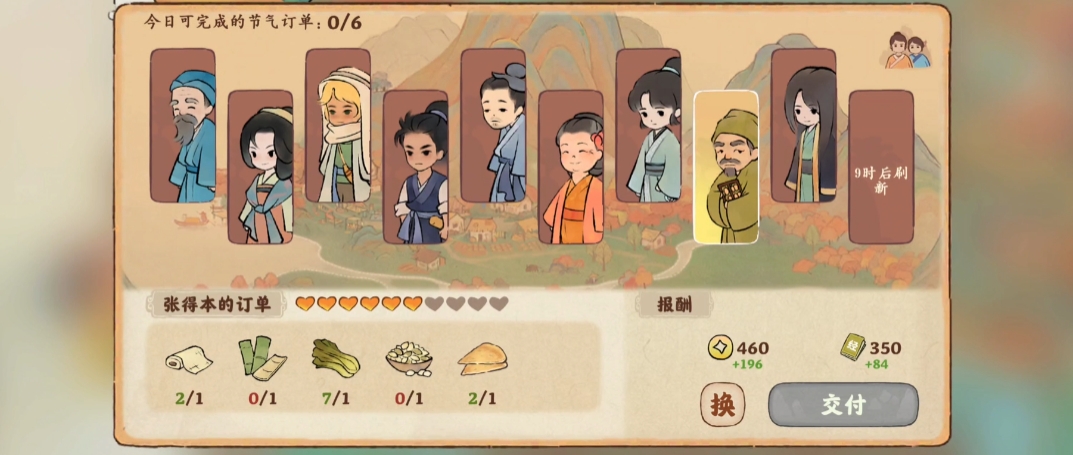The height and width of the screenshot is (455, 1073).
Task: Select the white-bearded old man in blue card
Action: click(x=183, y=125)
